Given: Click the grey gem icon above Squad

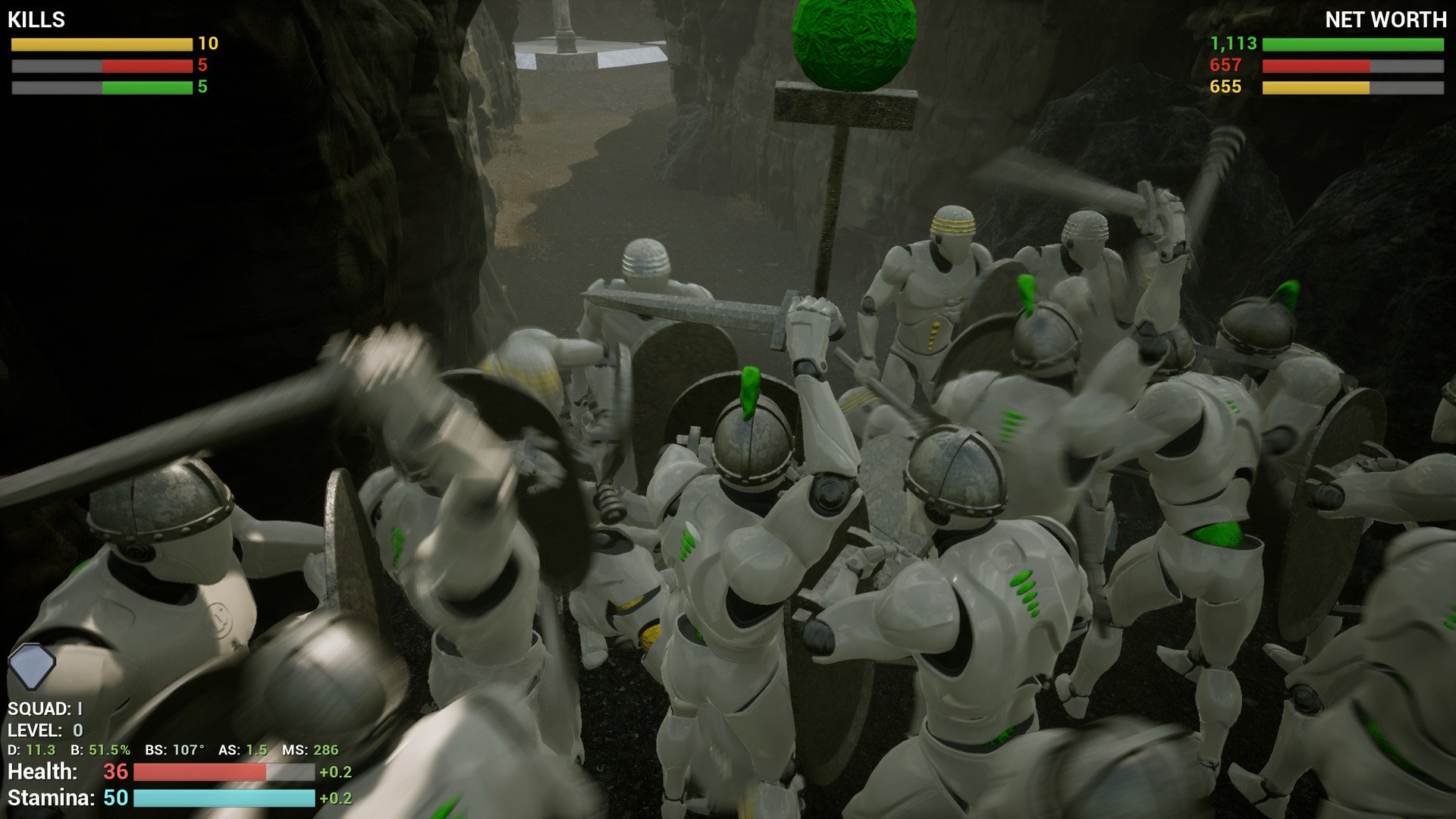Looking at the screenshot, I should coord(32,666).
